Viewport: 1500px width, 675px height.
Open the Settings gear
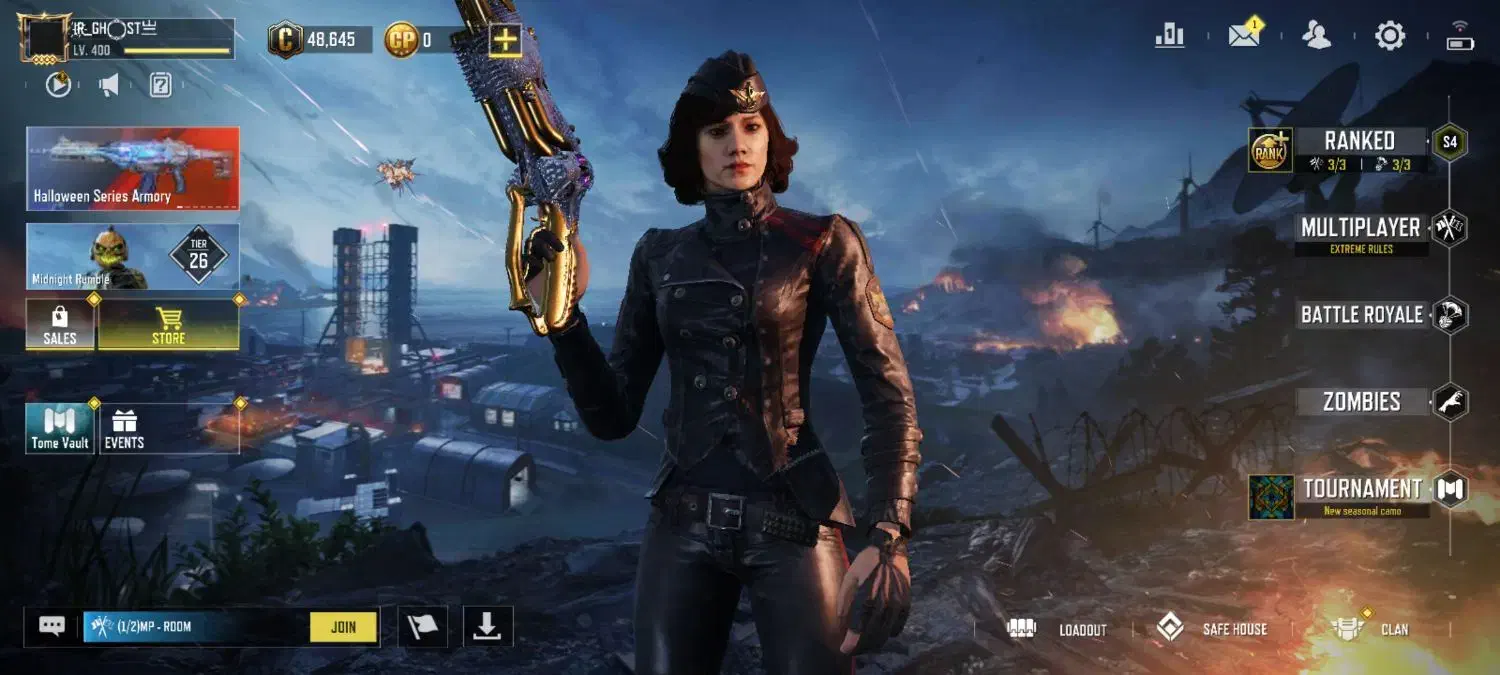(x=1390, y=37)
